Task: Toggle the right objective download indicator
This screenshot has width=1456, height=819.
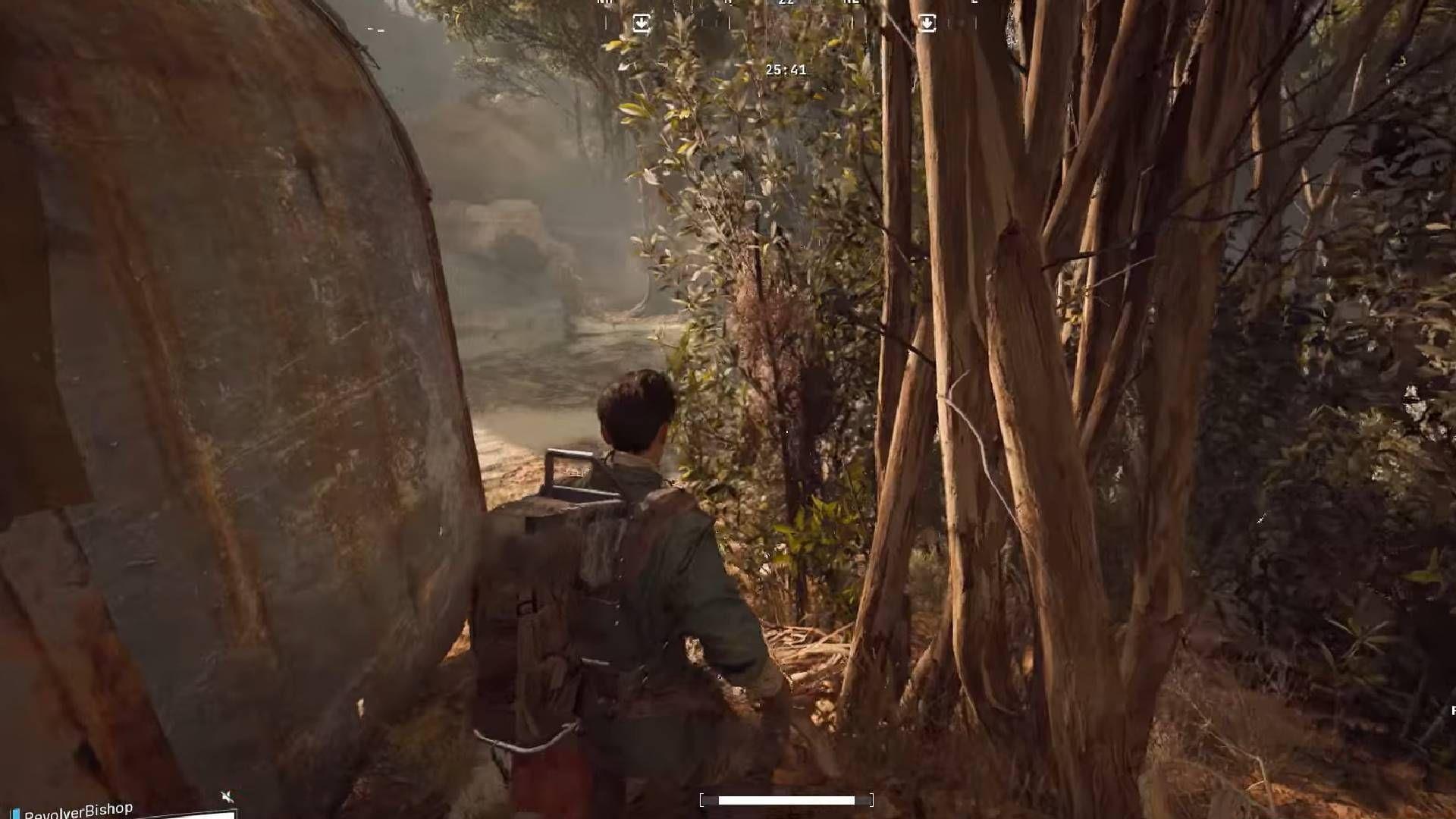Action: 927,21
